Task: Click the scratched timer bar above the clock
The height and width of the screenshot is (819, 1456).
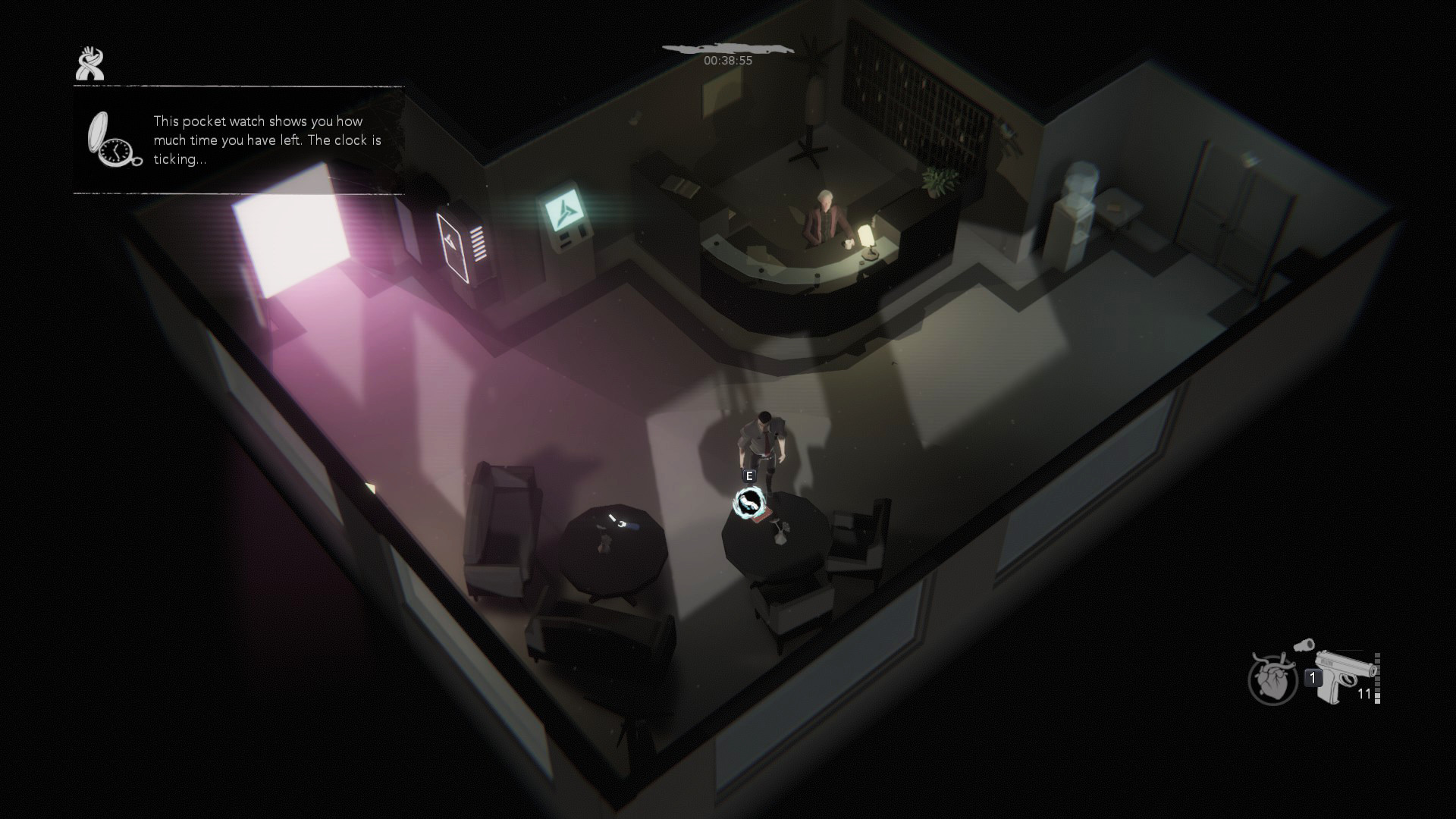Action: (730, 47)
